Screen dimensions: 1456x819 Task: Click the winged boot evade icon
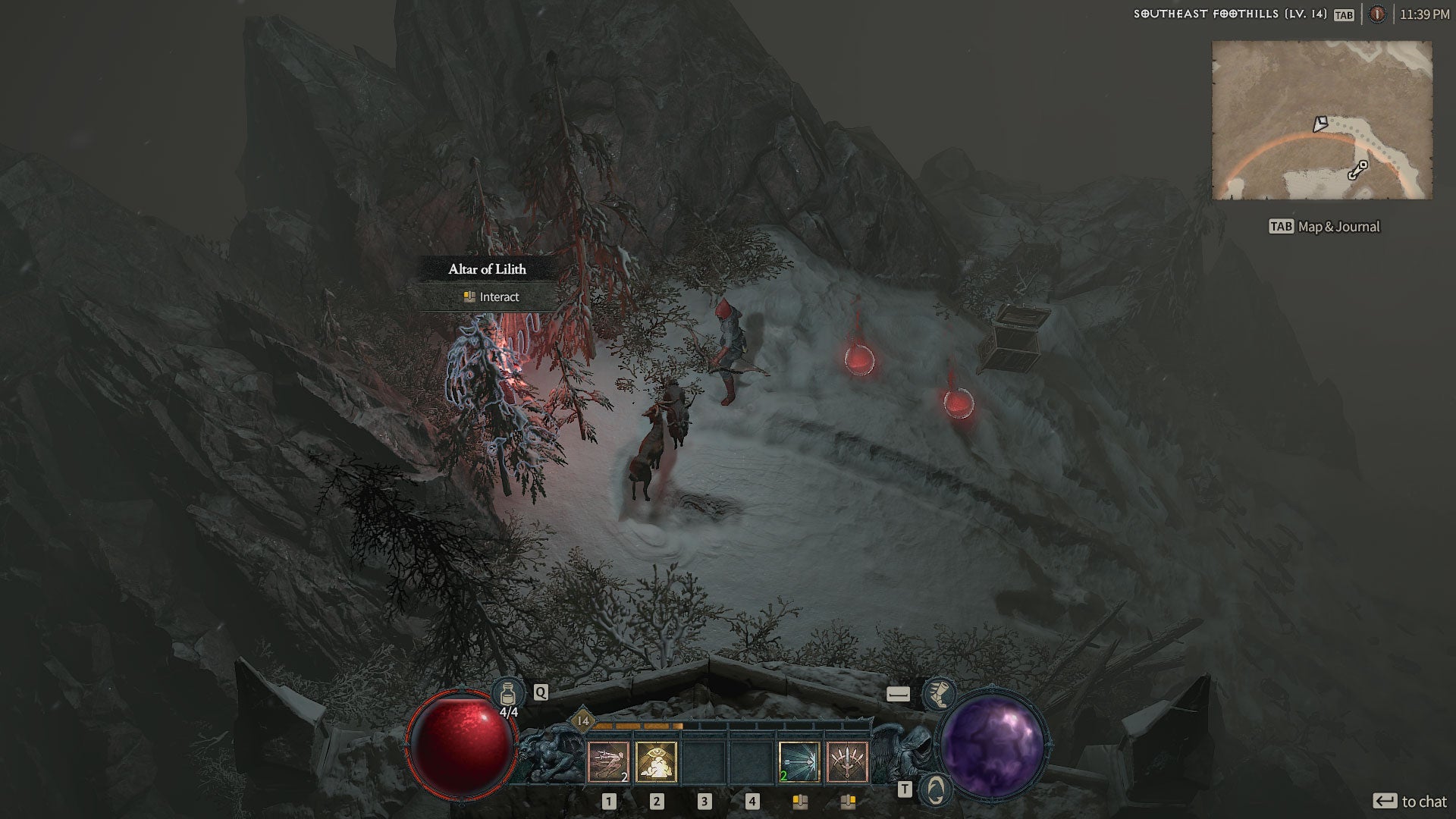(938, 694)
